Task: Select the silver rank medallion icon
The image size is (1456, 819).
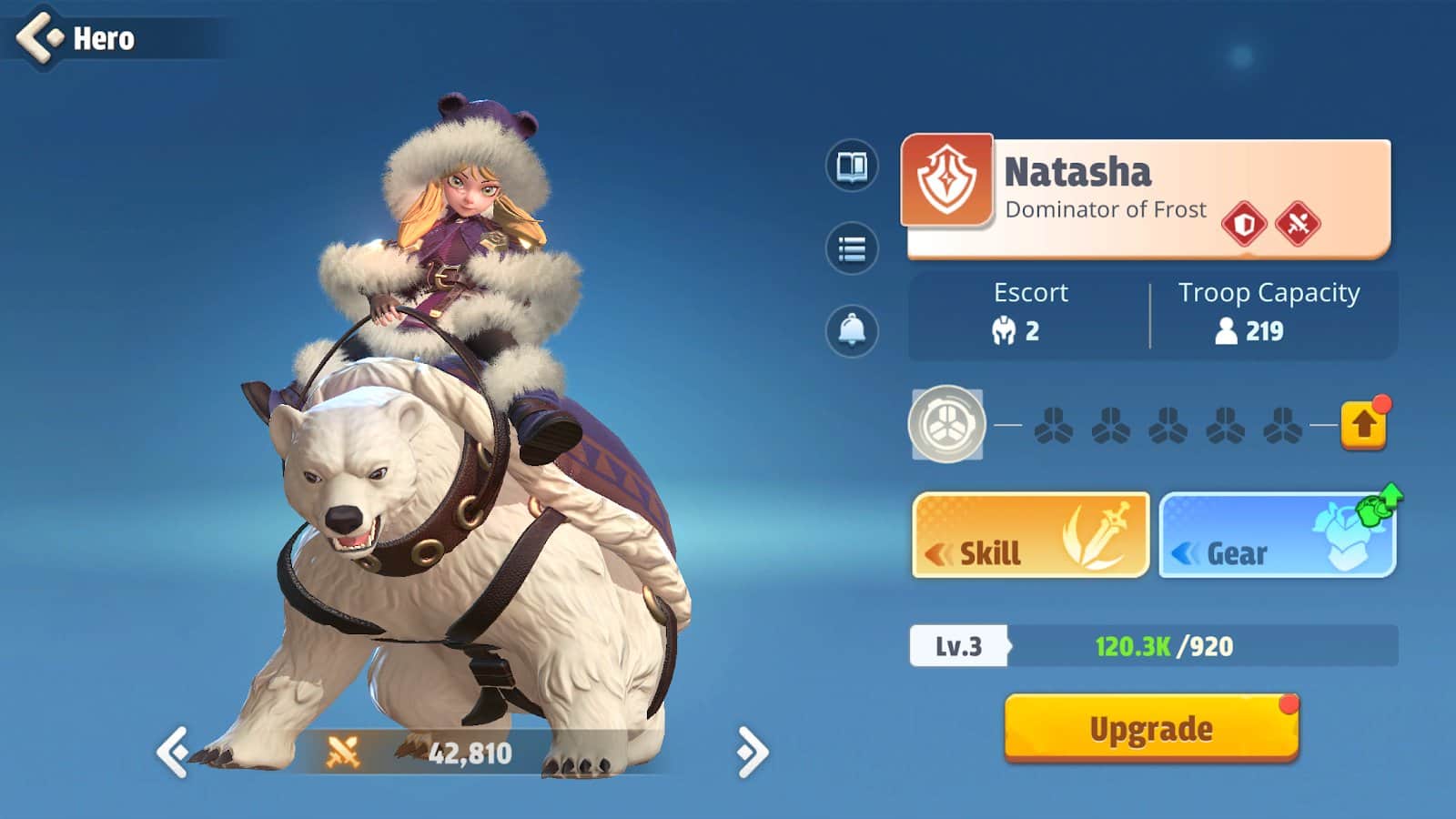Action: tap(946, 425)
